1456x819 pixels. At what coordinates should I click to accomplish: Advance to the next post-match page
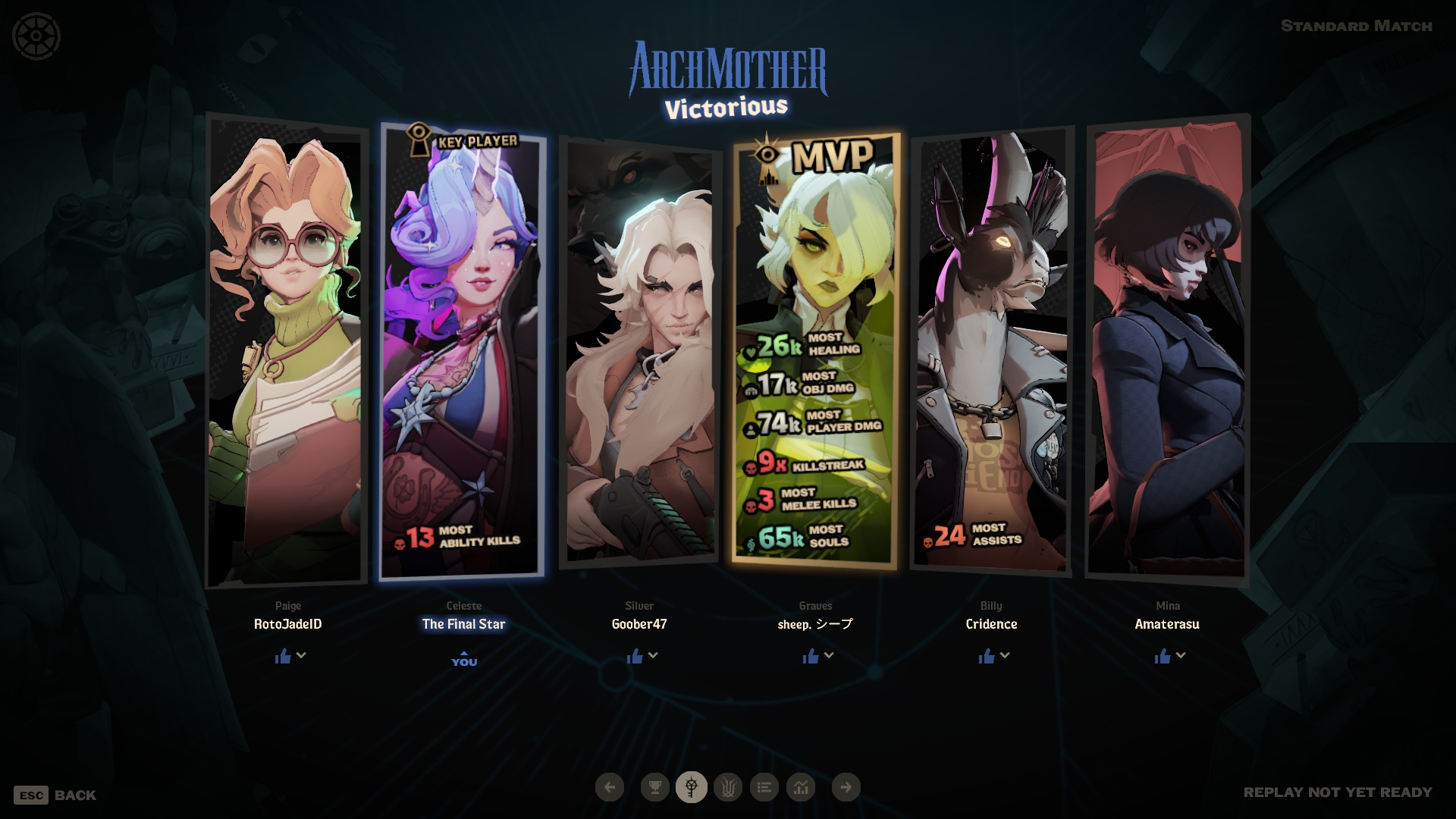(x=846, y=787)
